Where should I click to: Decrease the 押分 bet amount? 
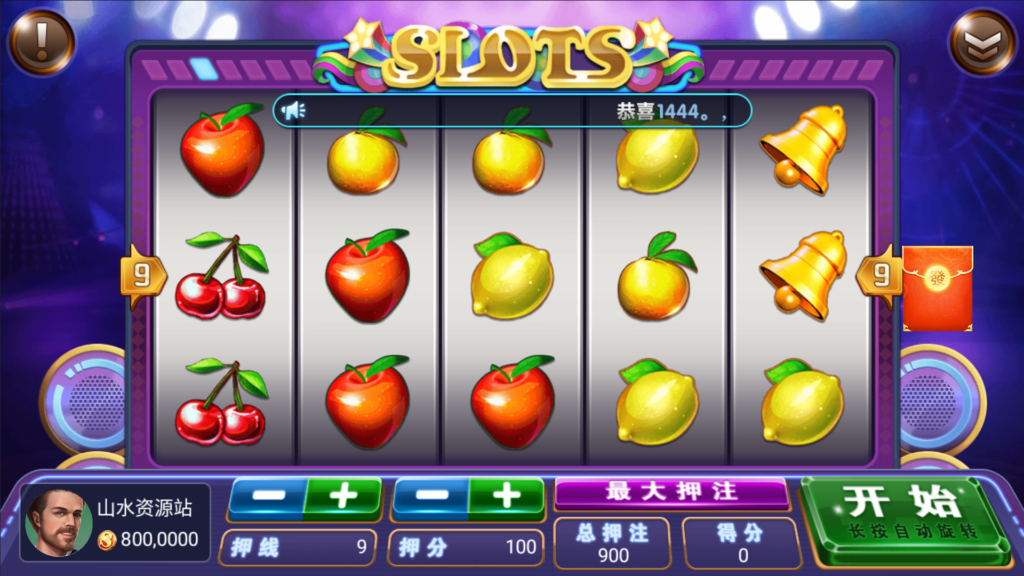tap(430, 497)
